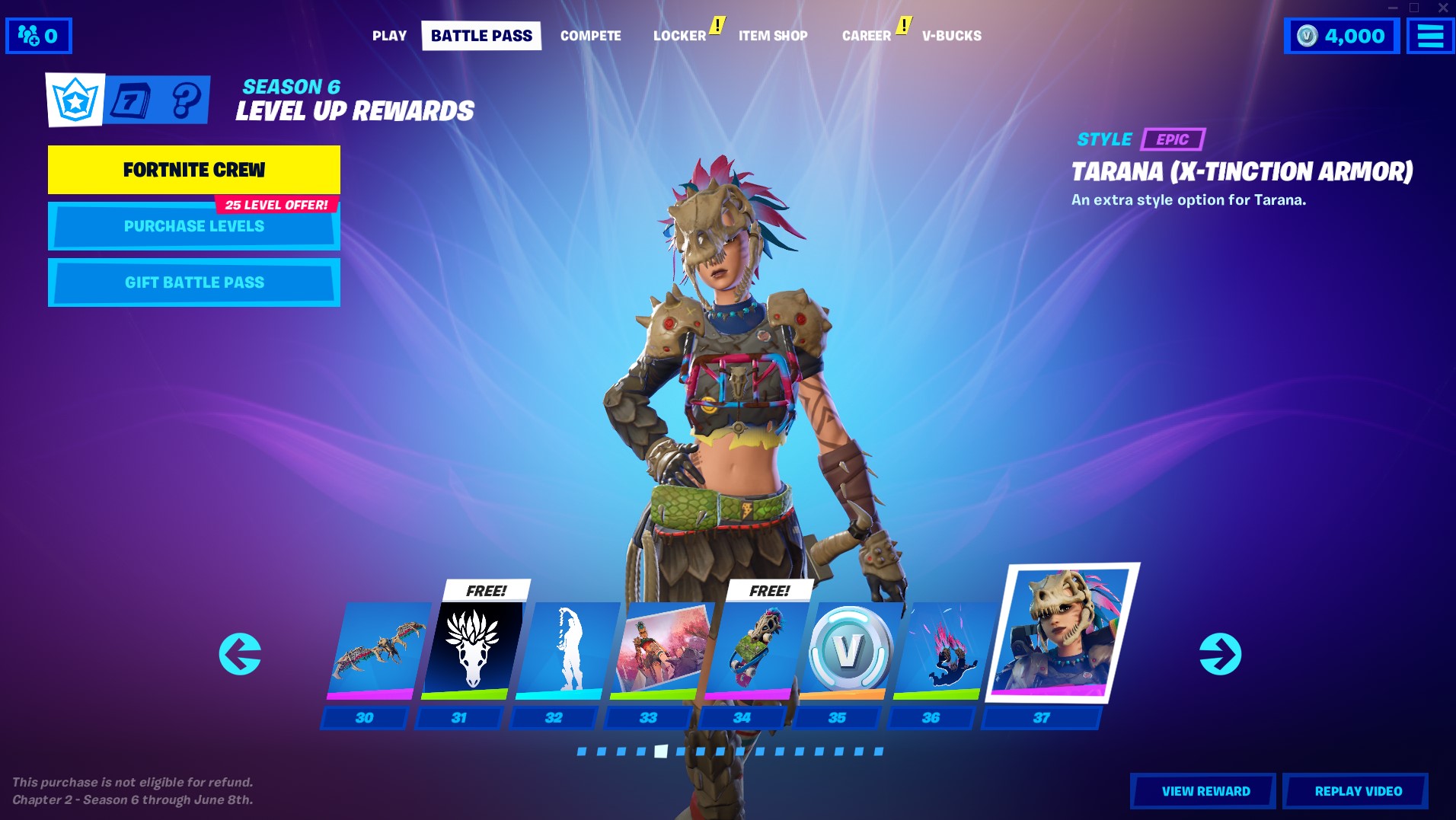
Task: Click the Fortnite Crew button
Action: tap(194, 170)
